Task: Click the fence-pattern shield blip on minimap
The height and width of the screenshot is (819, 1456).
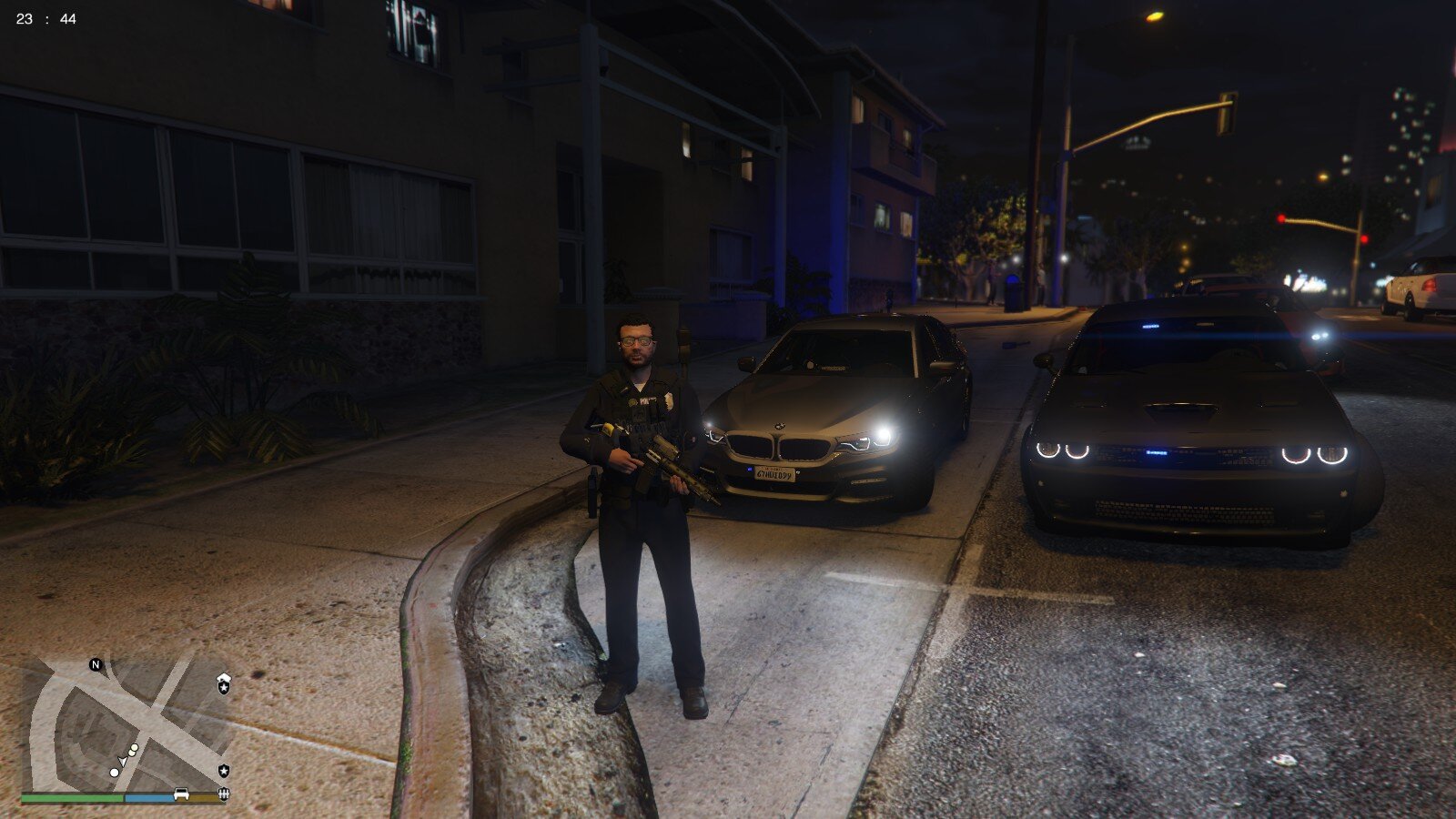Action: [224, 794]
